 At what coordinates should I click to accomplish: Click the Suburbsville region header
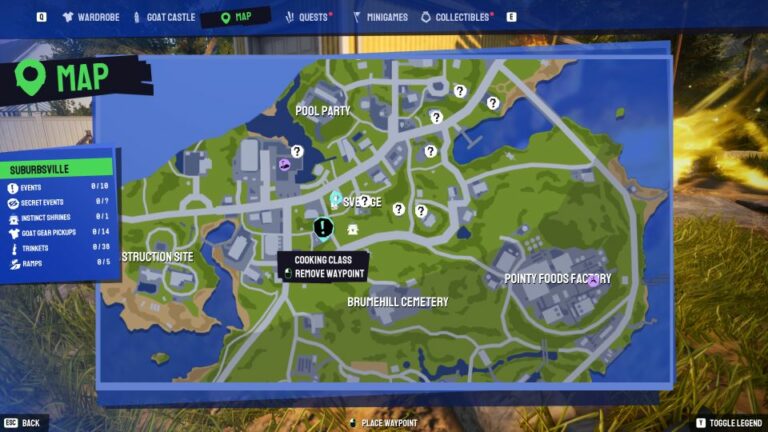pyautogui.click(x=58, y=169)
